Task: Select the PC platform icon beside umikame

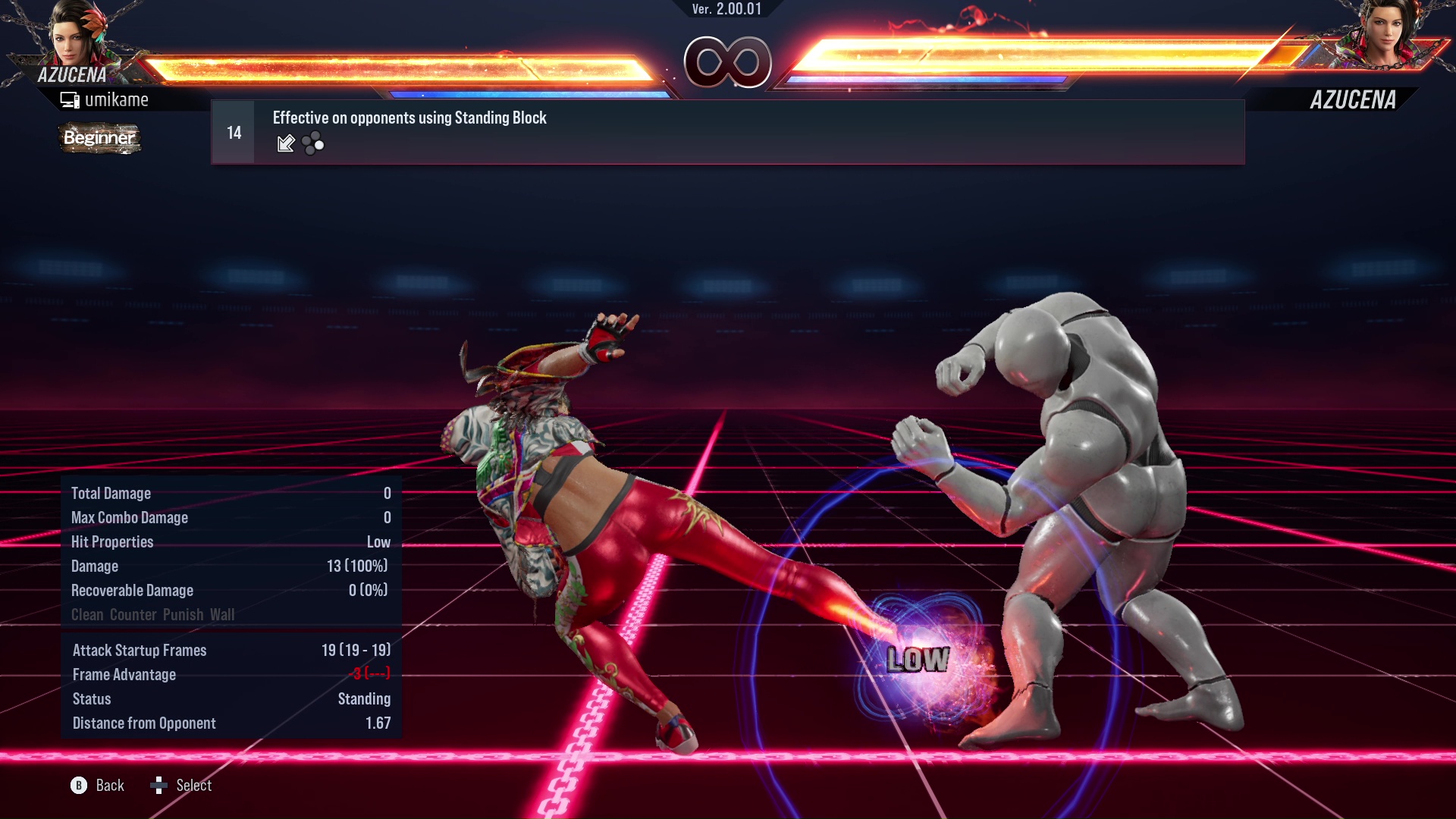Action: (x=70, y=99)
